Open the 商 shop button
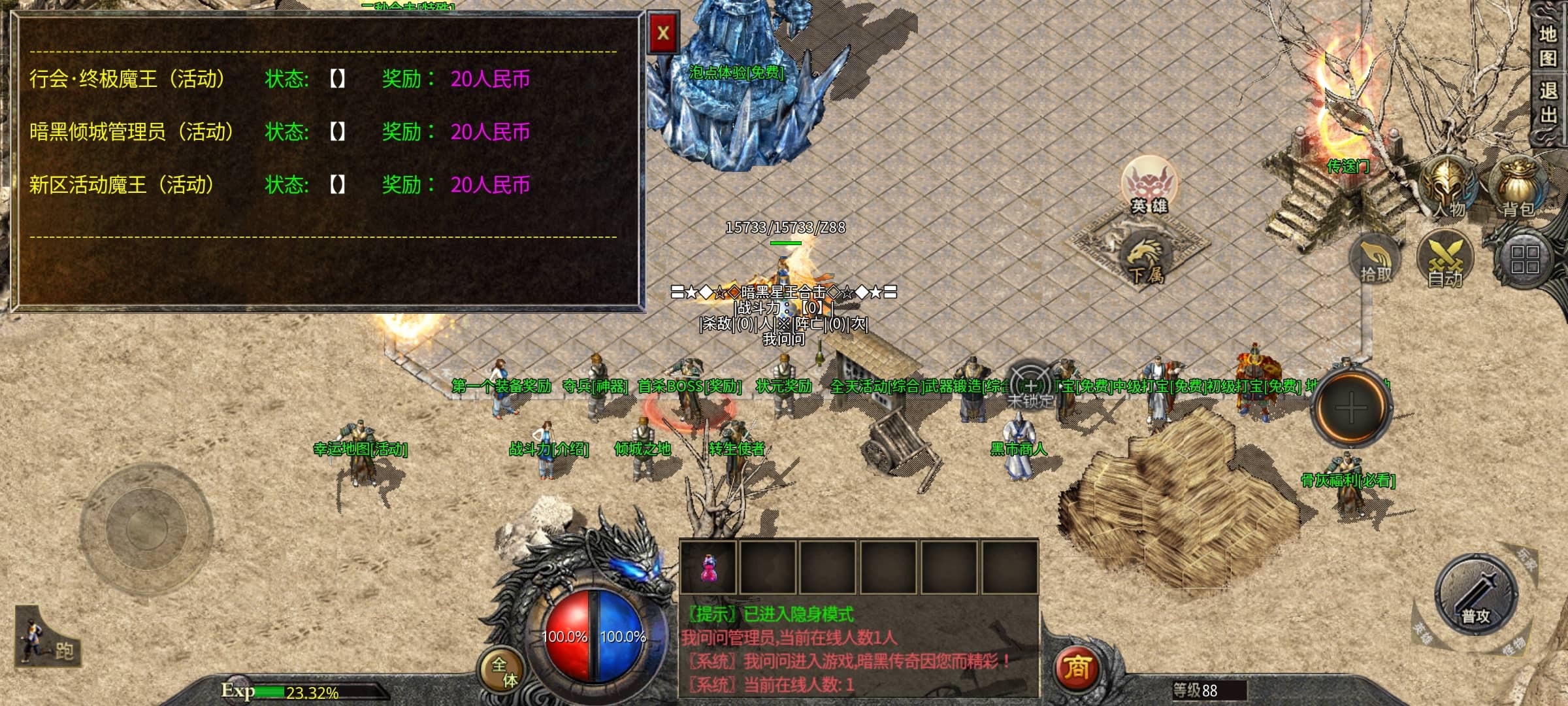The image size is (1568, 706). pyautogui.click(x=1077, y=668)
